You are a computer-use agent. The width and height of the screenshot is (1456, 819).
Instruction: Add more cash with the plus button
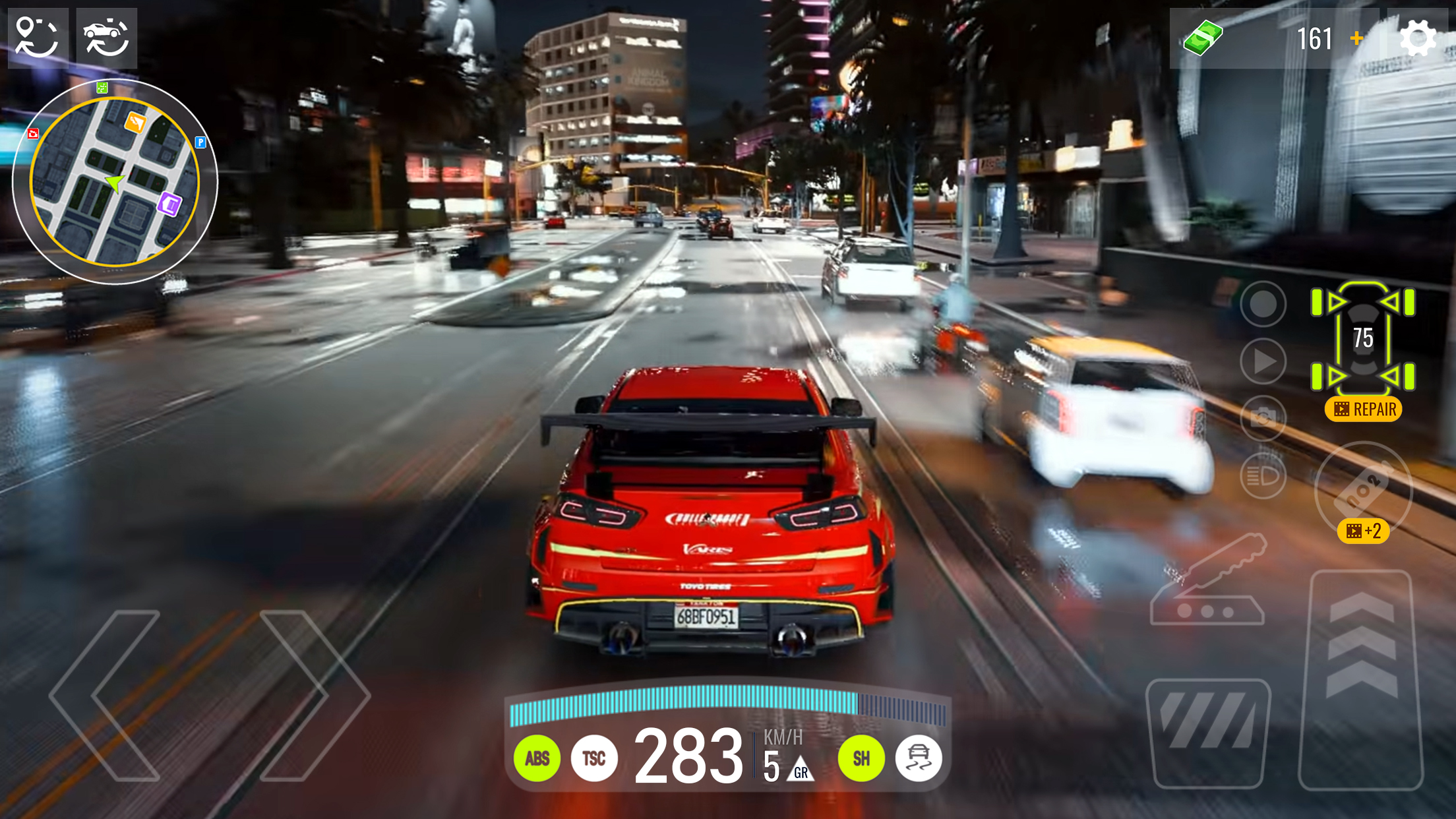pos(1356,39)
